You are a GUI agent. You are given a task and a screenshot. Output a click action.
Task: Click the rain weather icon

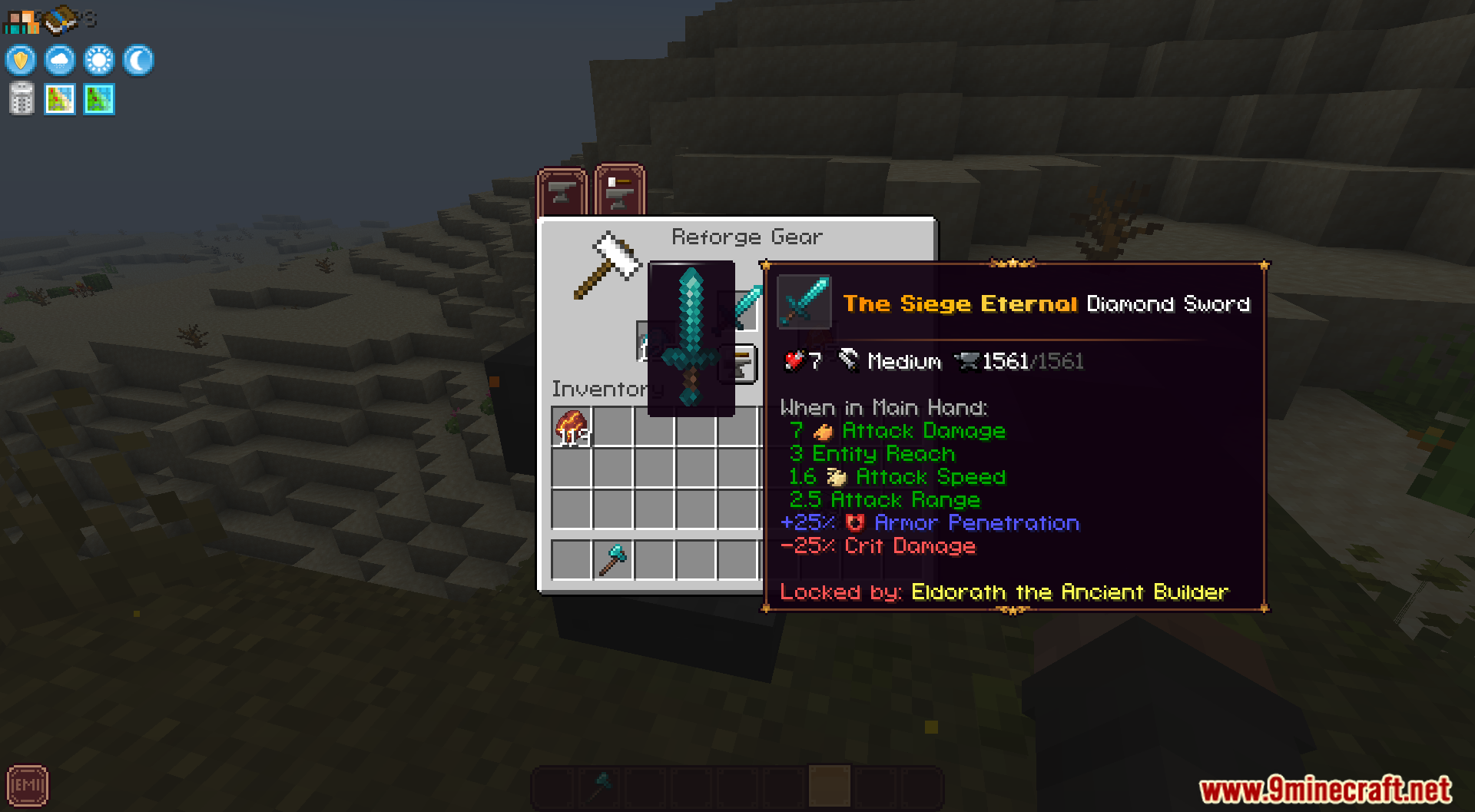point(60,60)
